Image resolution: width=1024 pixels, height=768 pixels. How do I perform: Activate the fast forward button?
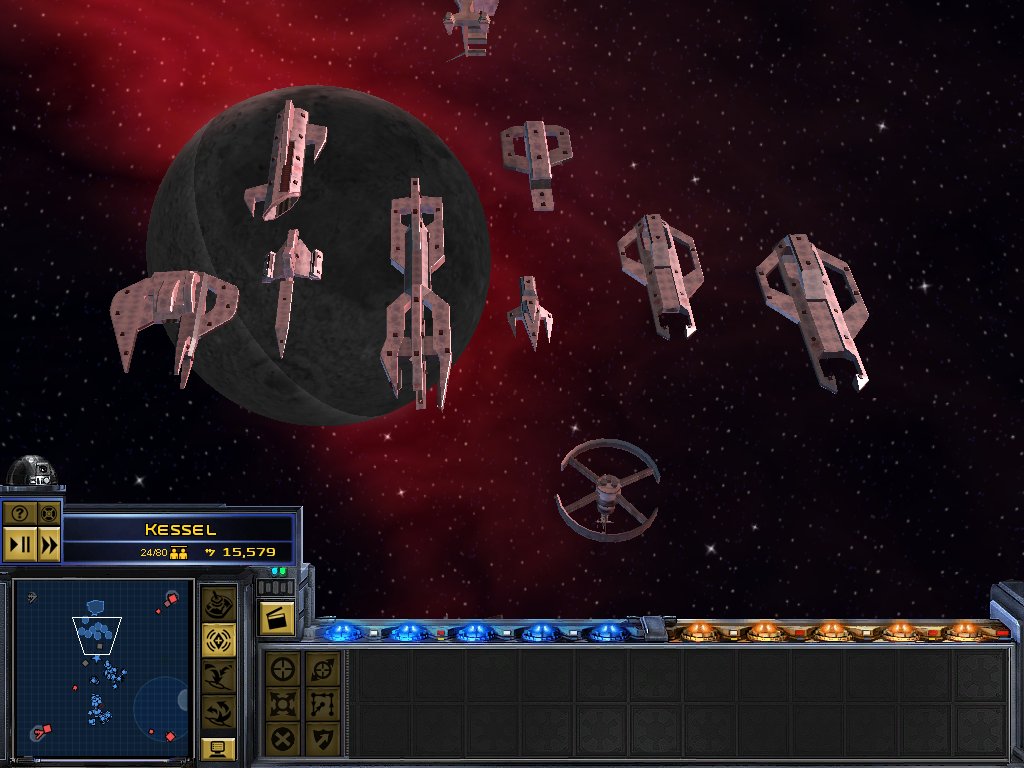click(48, 545)
